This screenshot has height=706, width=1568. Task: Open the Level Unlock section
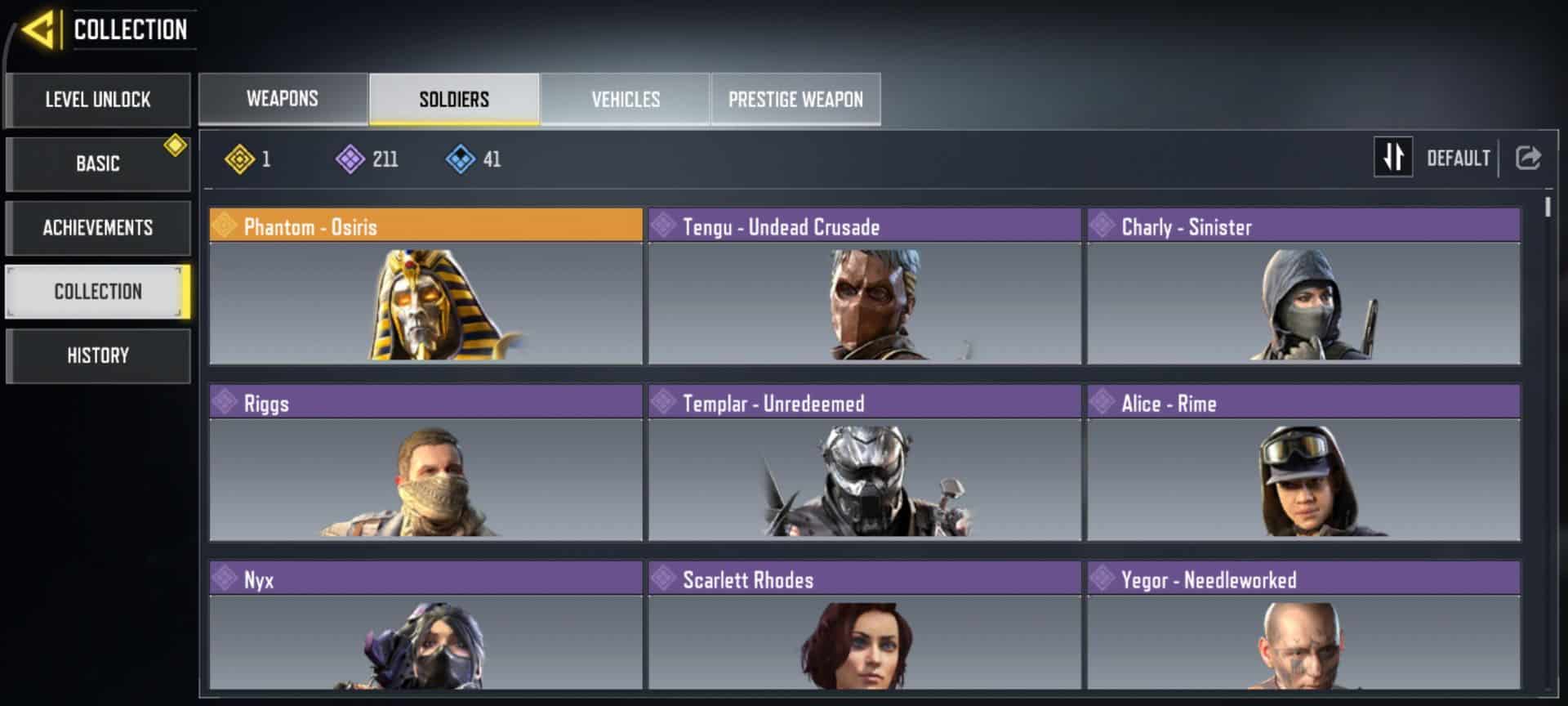[x=98, y=100]
